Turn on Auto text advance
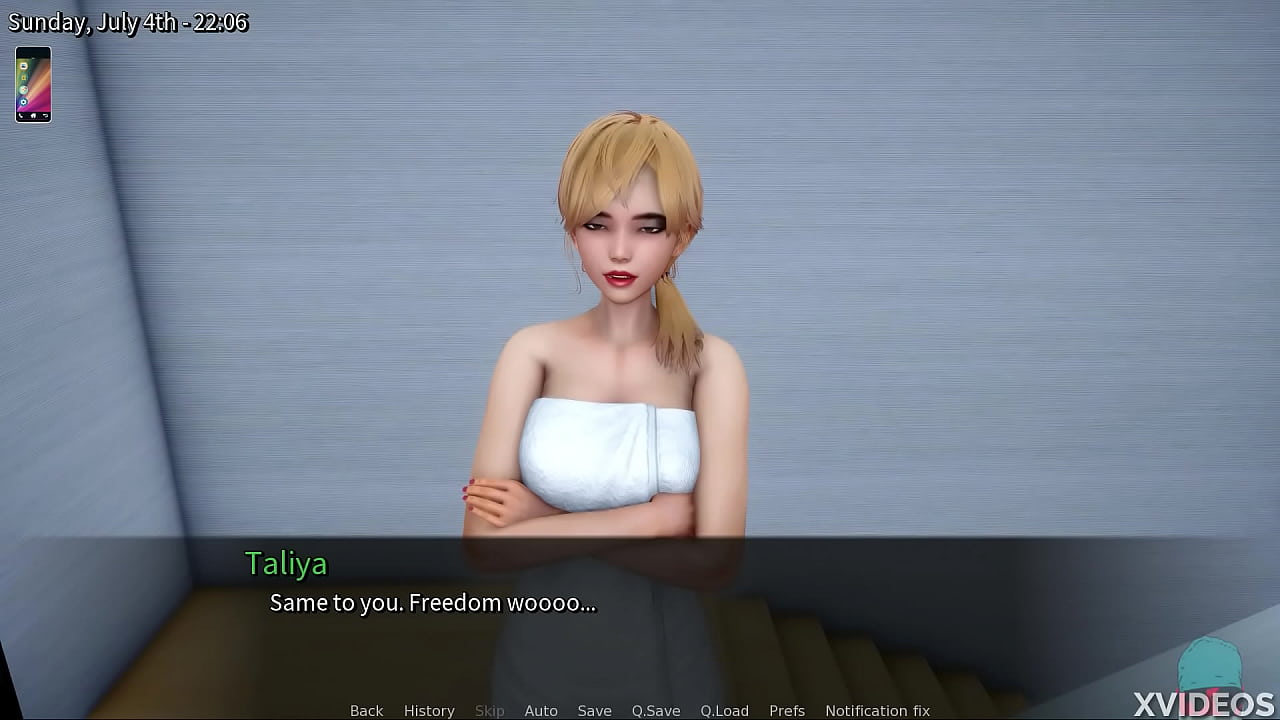 click(541, 710)
